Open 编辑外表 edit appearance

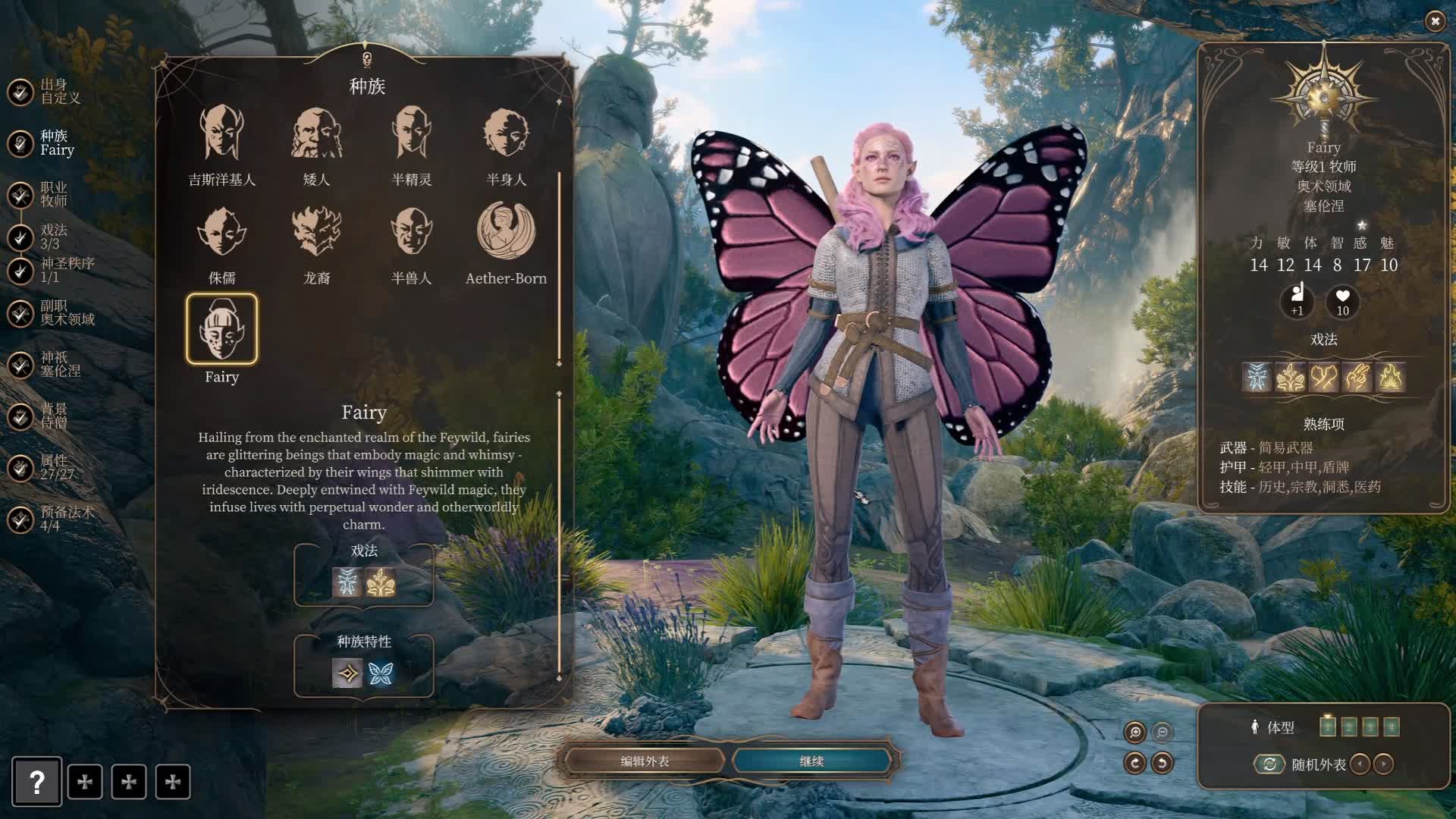click(645, 761)
